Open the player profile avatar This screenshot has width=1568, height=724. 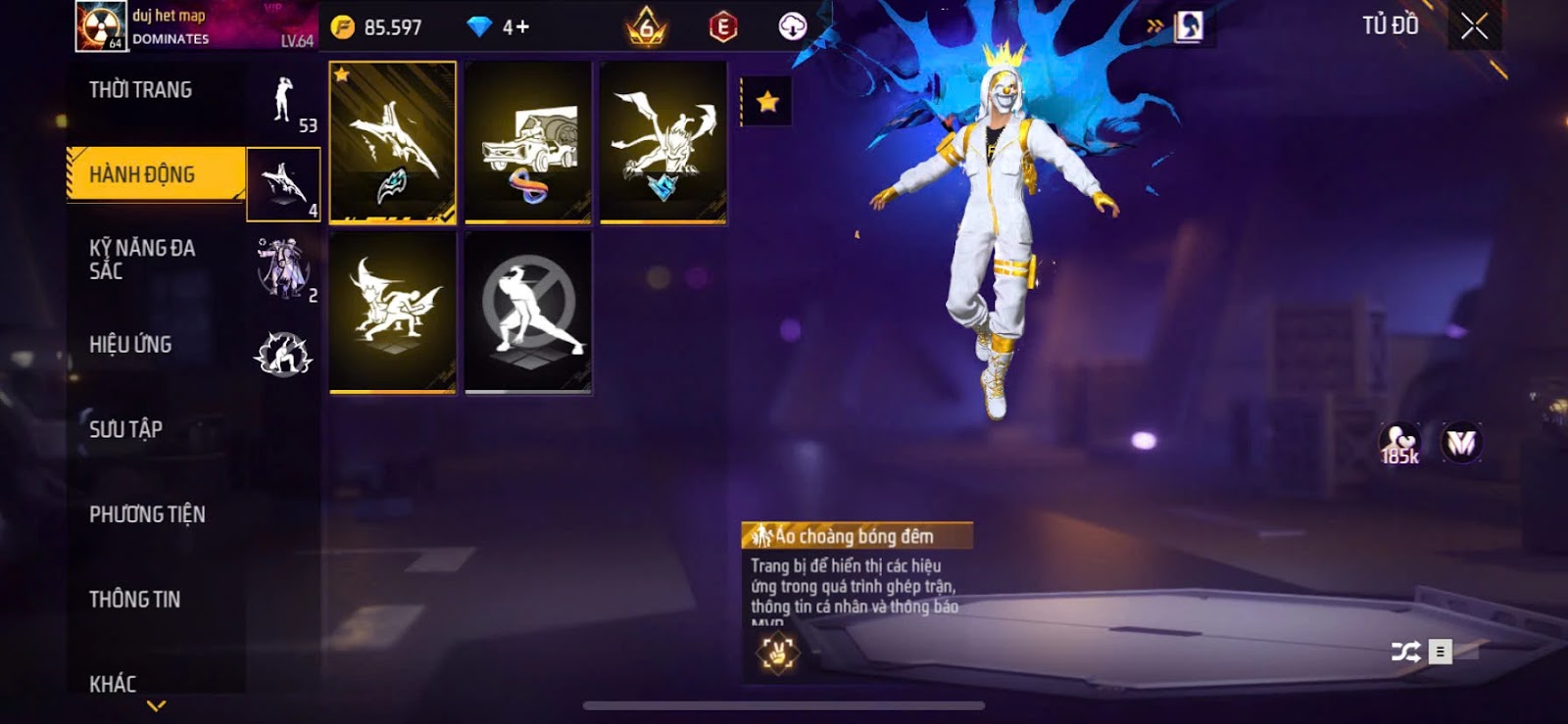coord(100,26)
